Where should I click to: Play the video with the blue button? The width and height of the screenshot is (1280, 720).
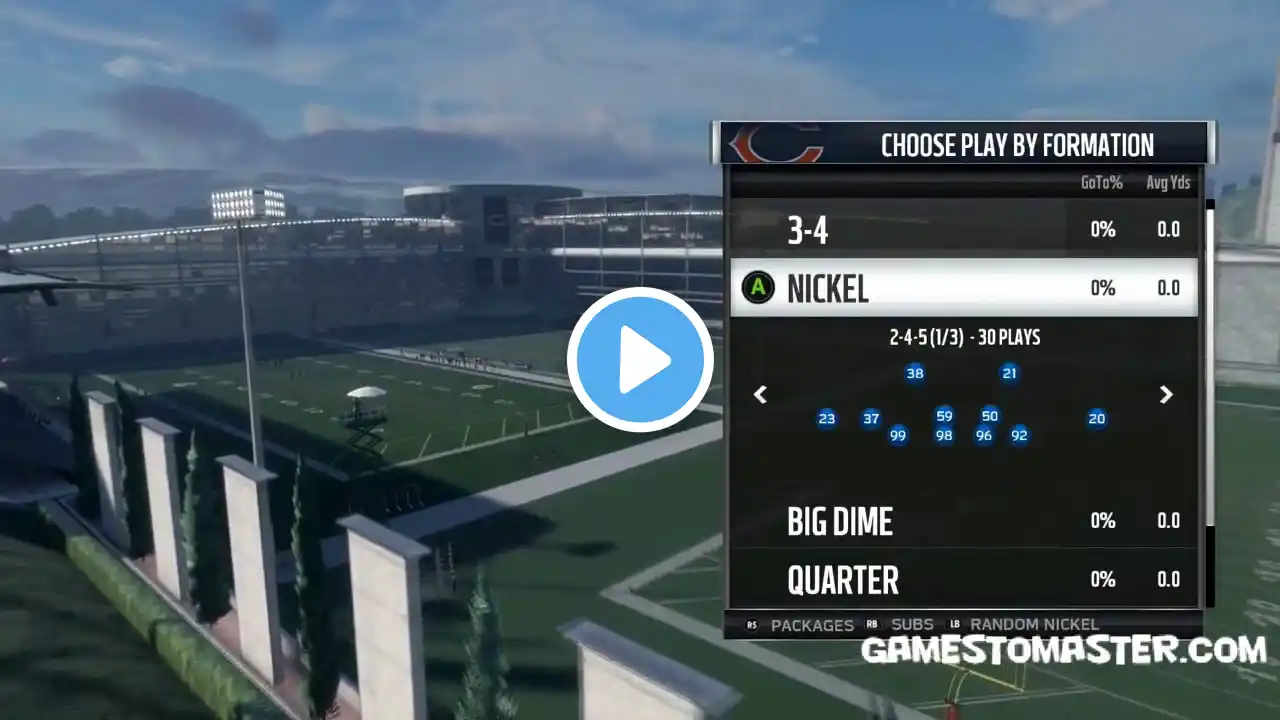tap(640, 360)
